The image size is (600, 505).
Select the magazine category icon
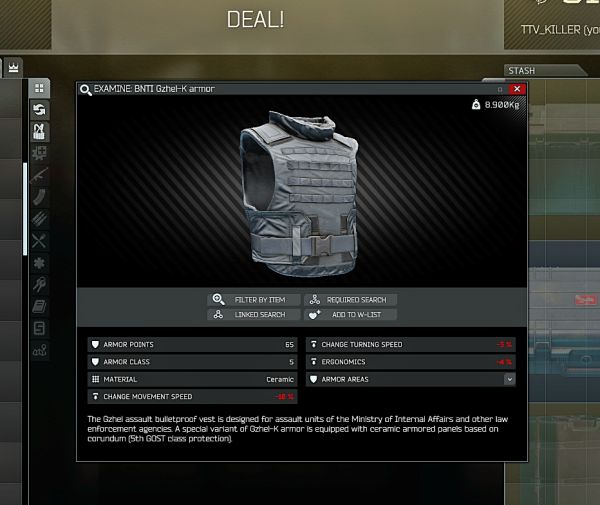click(39, 197)
